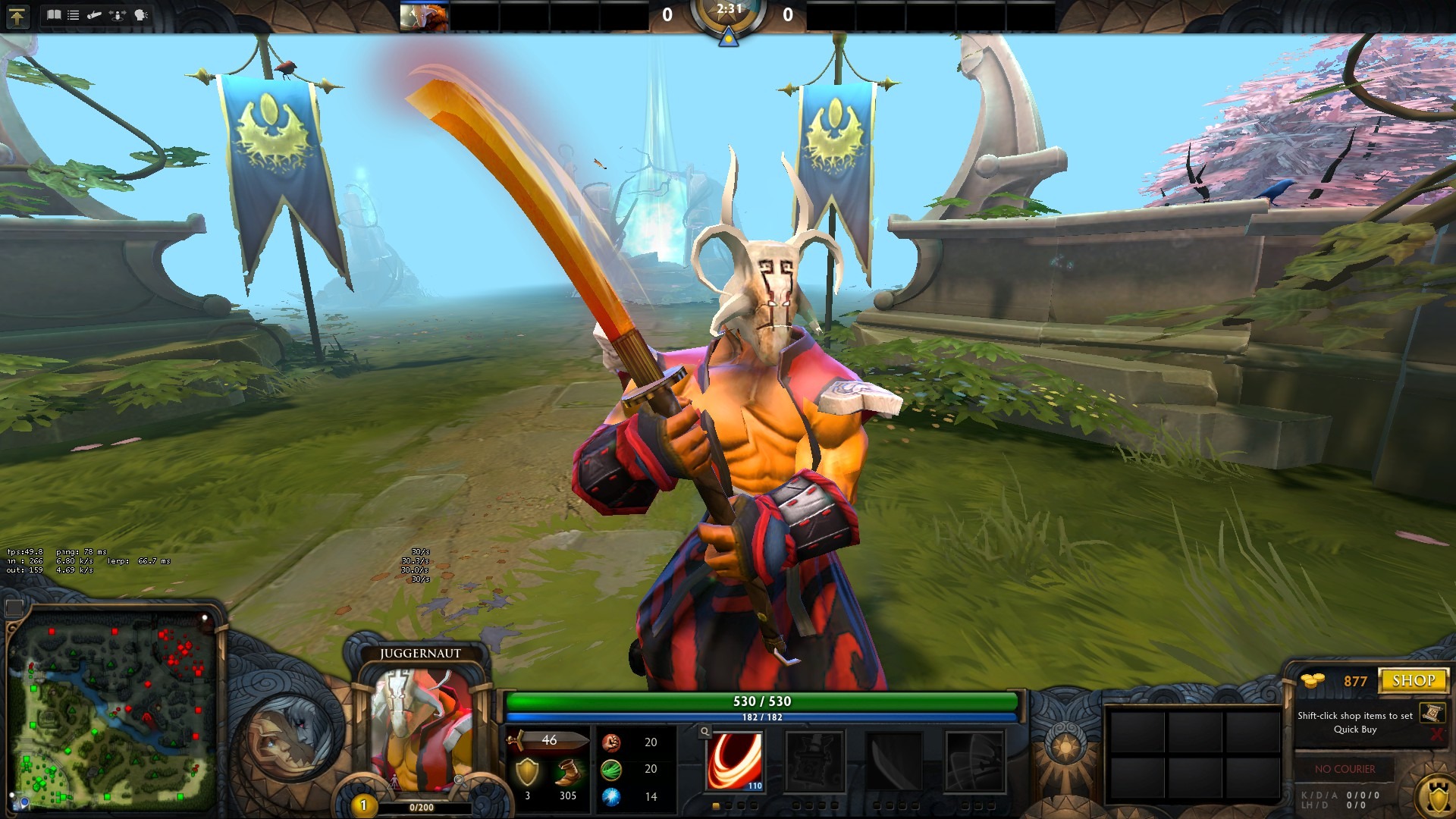Click the magnifier icon above Blade Fury

pos(705,732)
